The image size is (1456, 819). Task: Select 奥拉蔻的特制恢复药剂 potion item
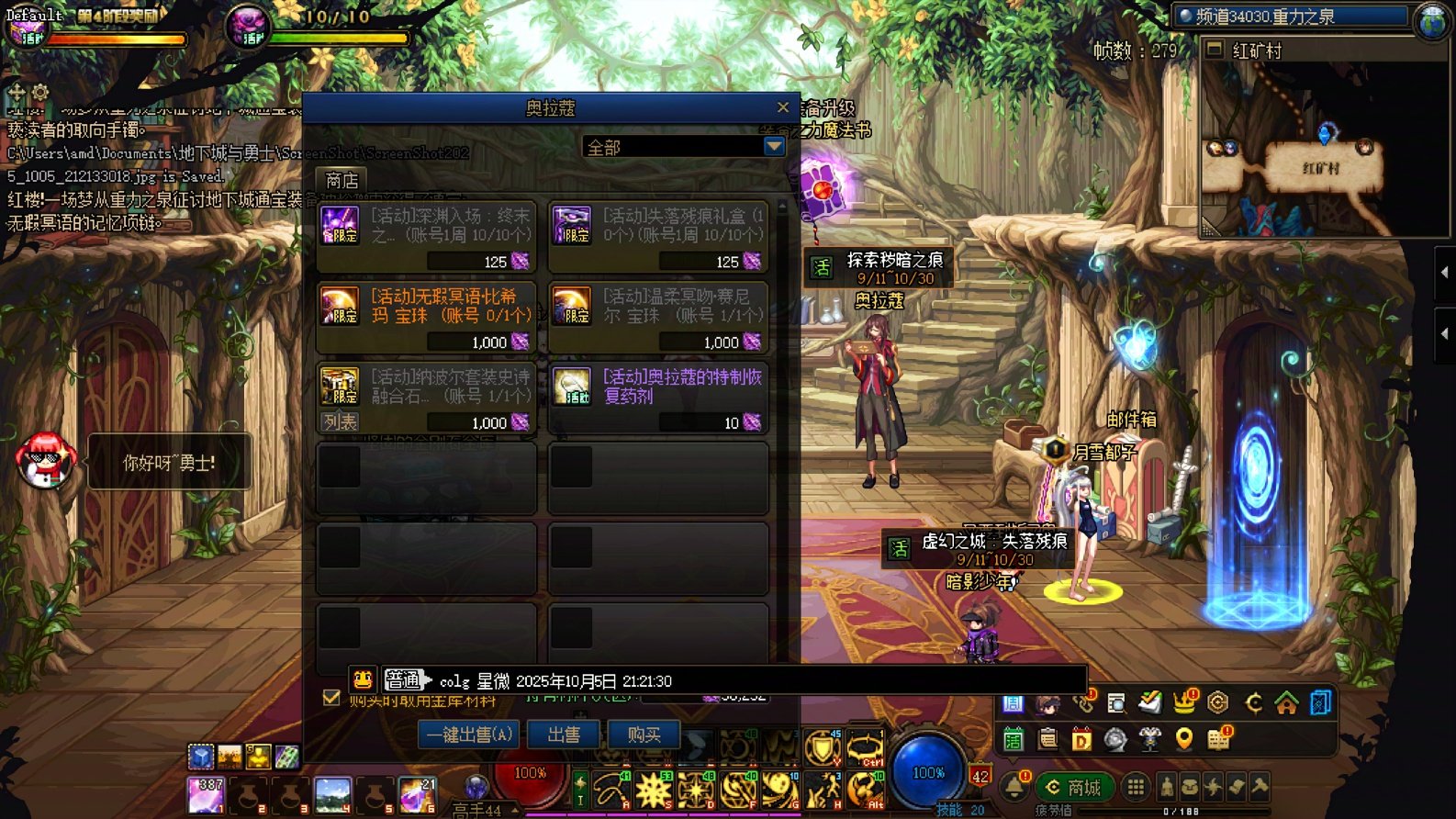point(657,397)
